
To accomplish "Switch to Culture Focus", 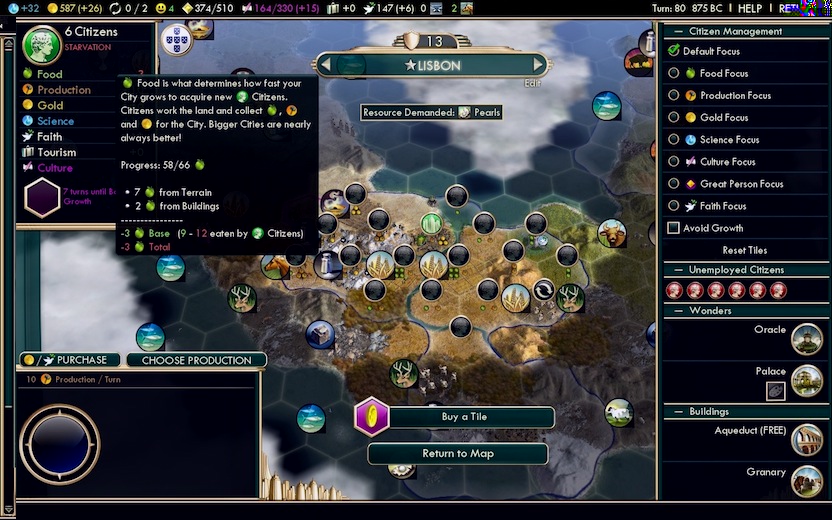I will pos(674,162).
